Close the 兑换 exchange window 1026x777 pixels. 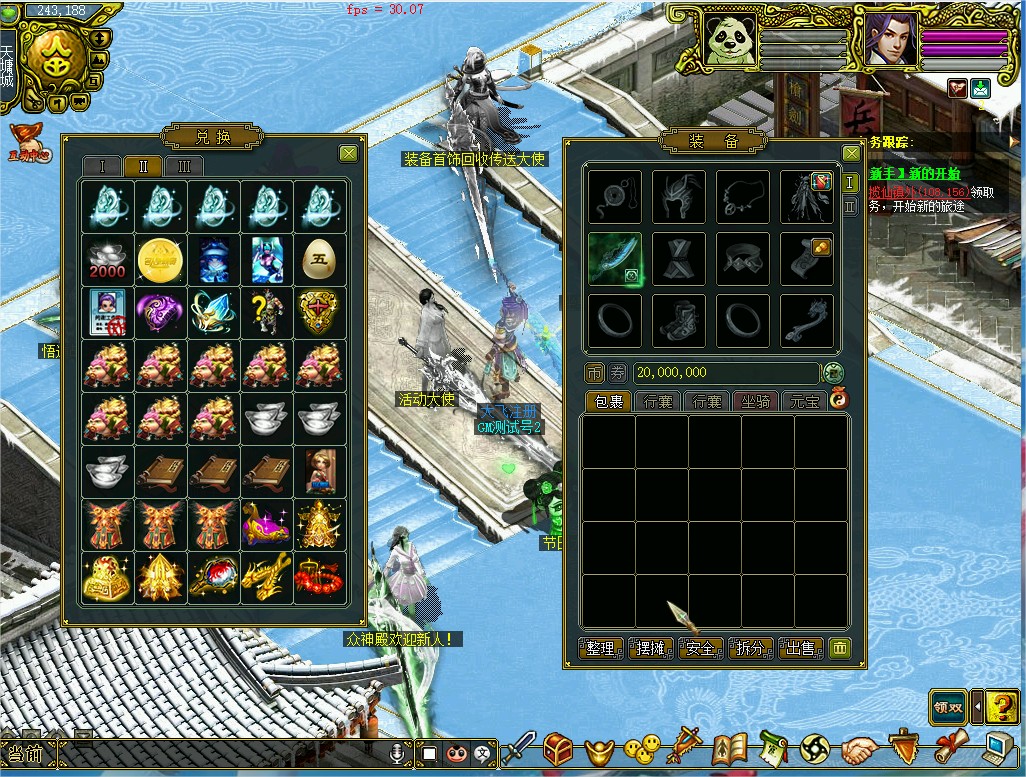coord(348,153)
